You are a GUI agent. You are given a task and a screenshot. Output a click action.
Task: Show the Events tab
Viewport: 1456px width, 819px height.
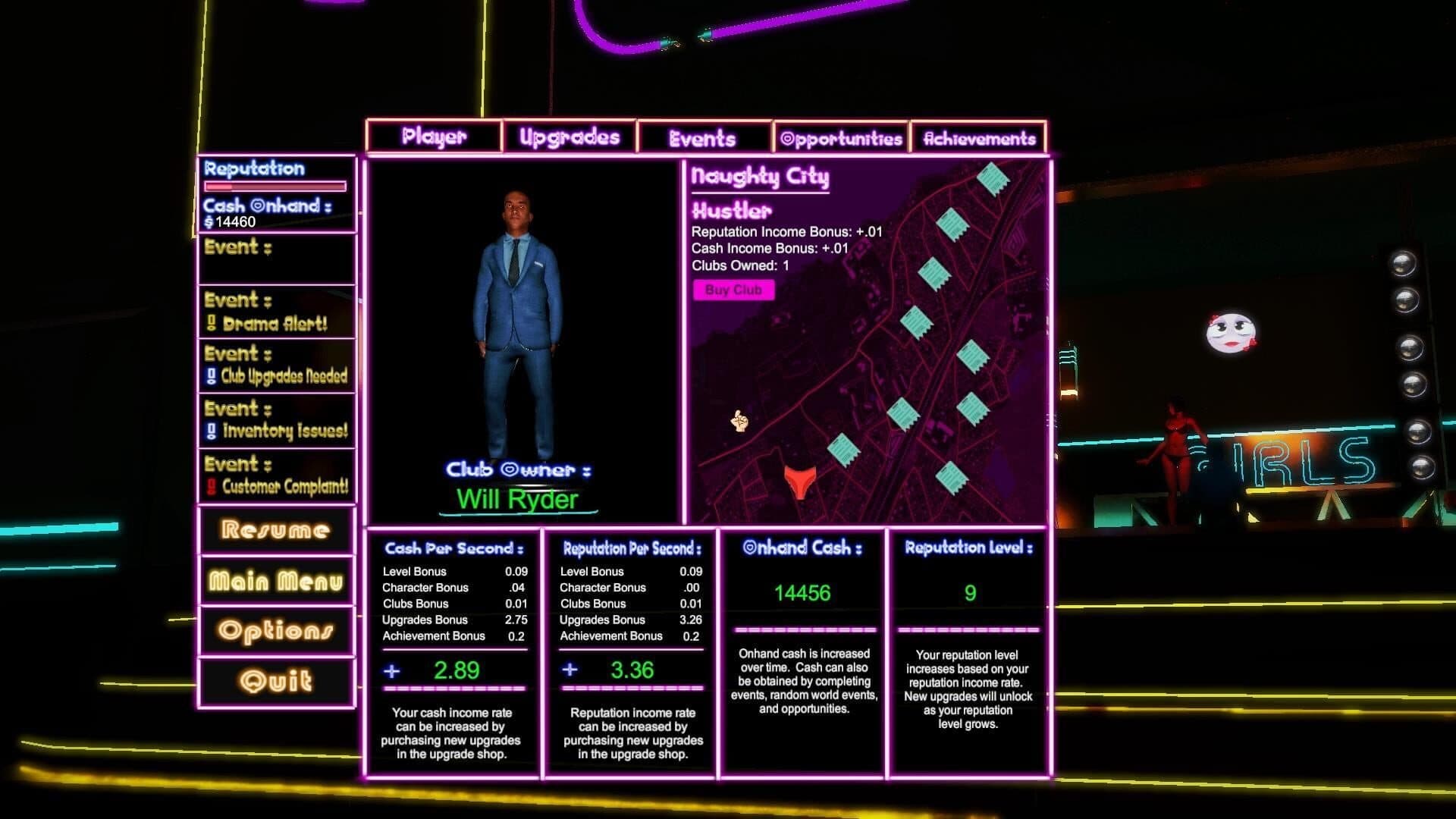[703, 138]
